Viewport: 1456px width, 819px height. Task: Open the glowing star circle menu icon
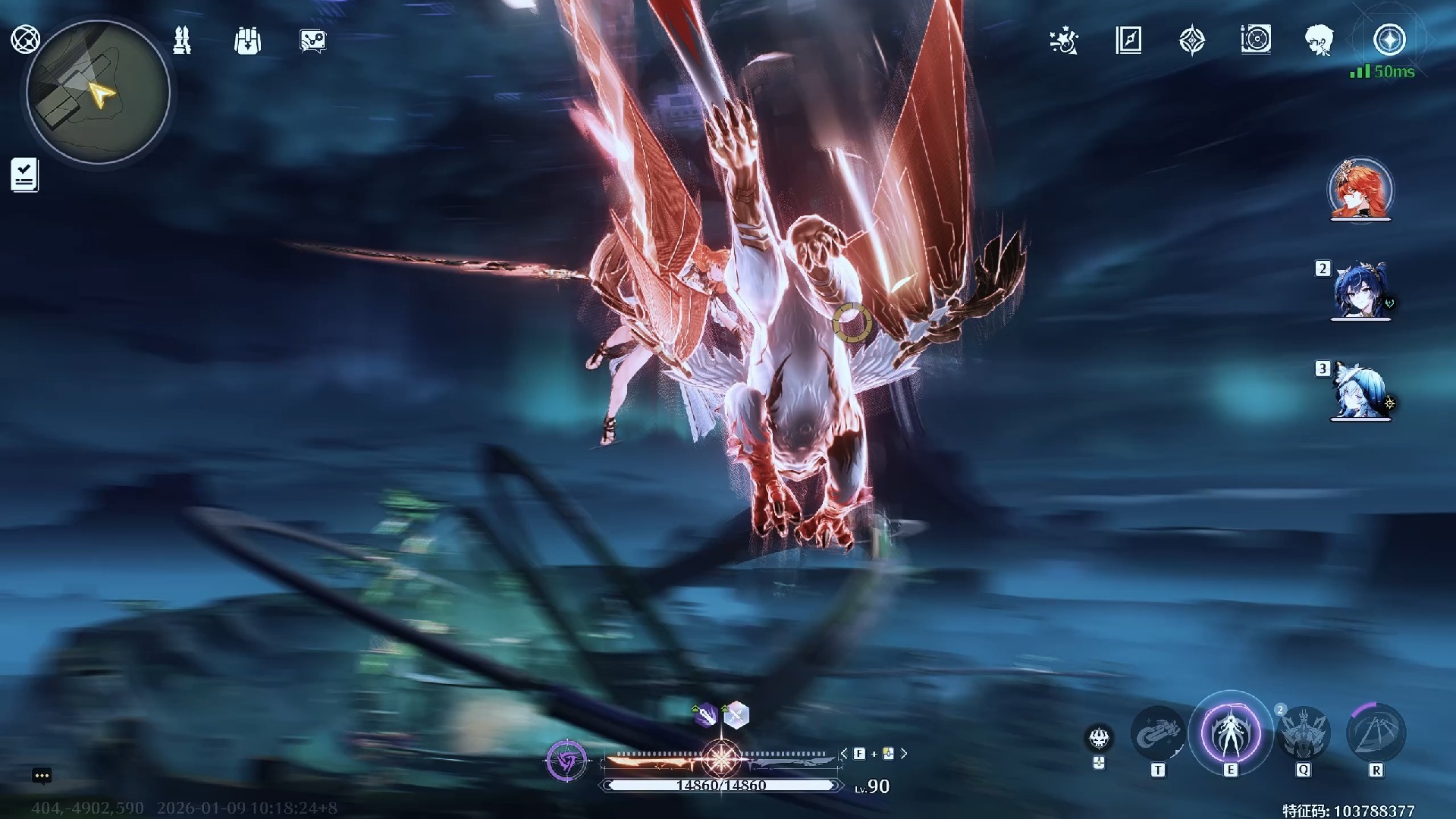click(x=1389, y=40)
